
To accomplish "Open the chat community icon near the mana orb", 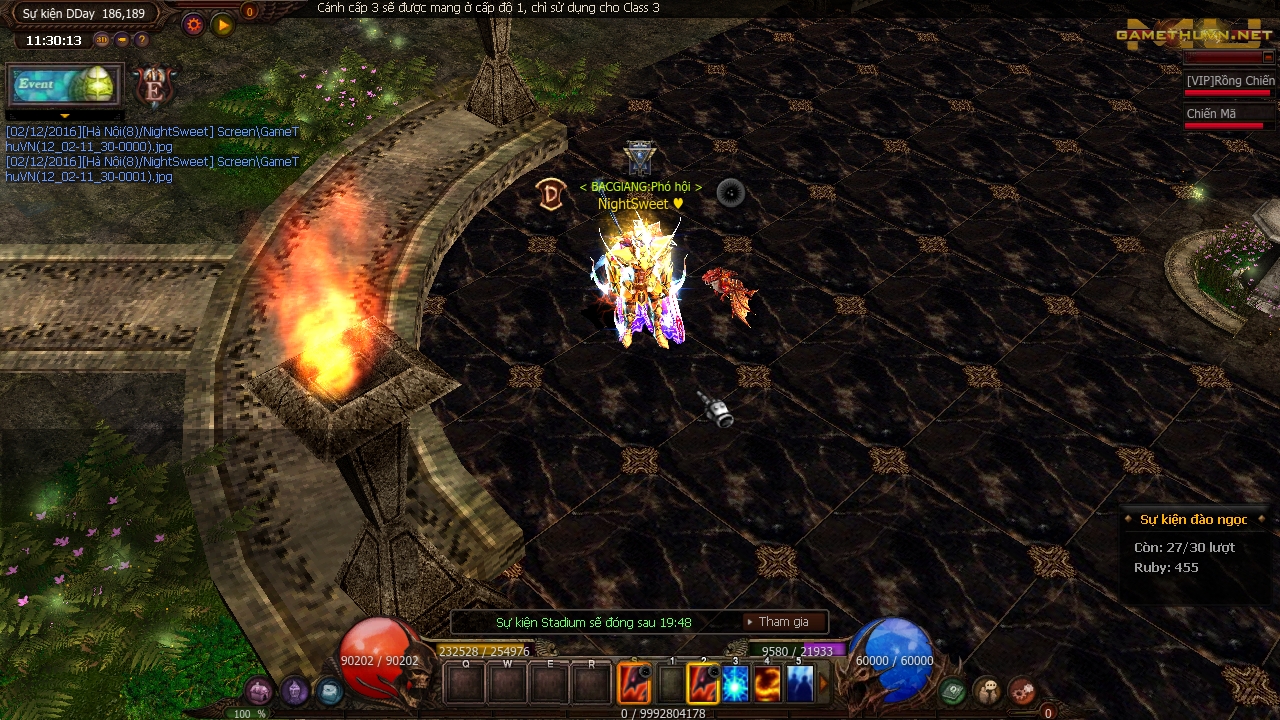I will [987, 689].
